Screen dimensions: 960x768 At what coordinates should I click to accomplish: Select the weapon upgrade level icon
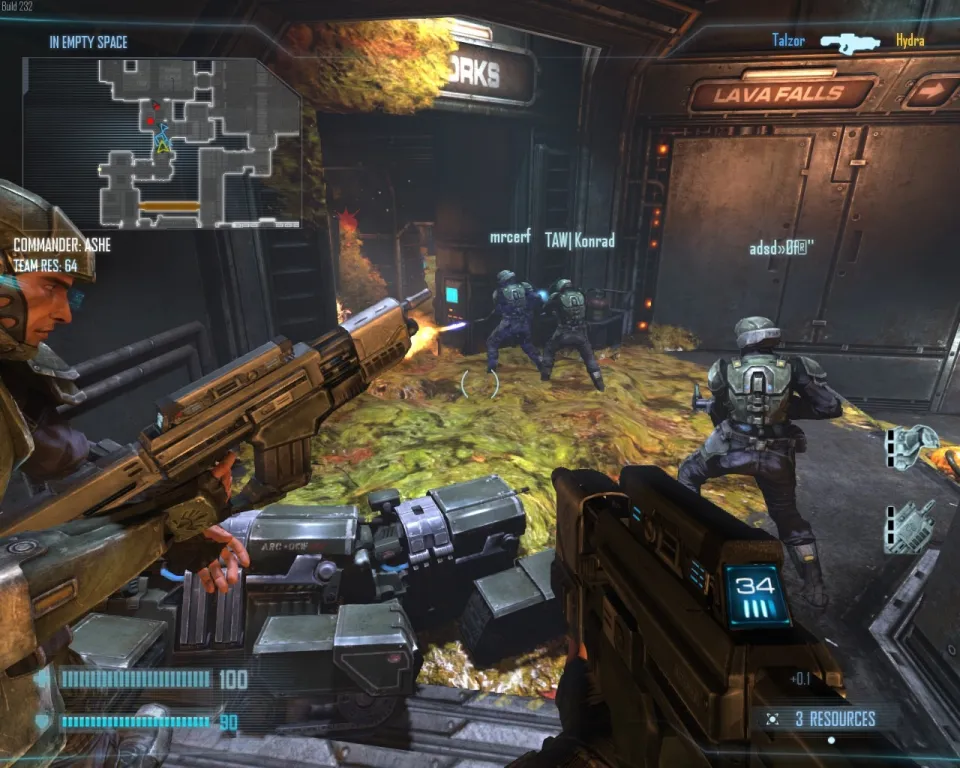point(910,526)
